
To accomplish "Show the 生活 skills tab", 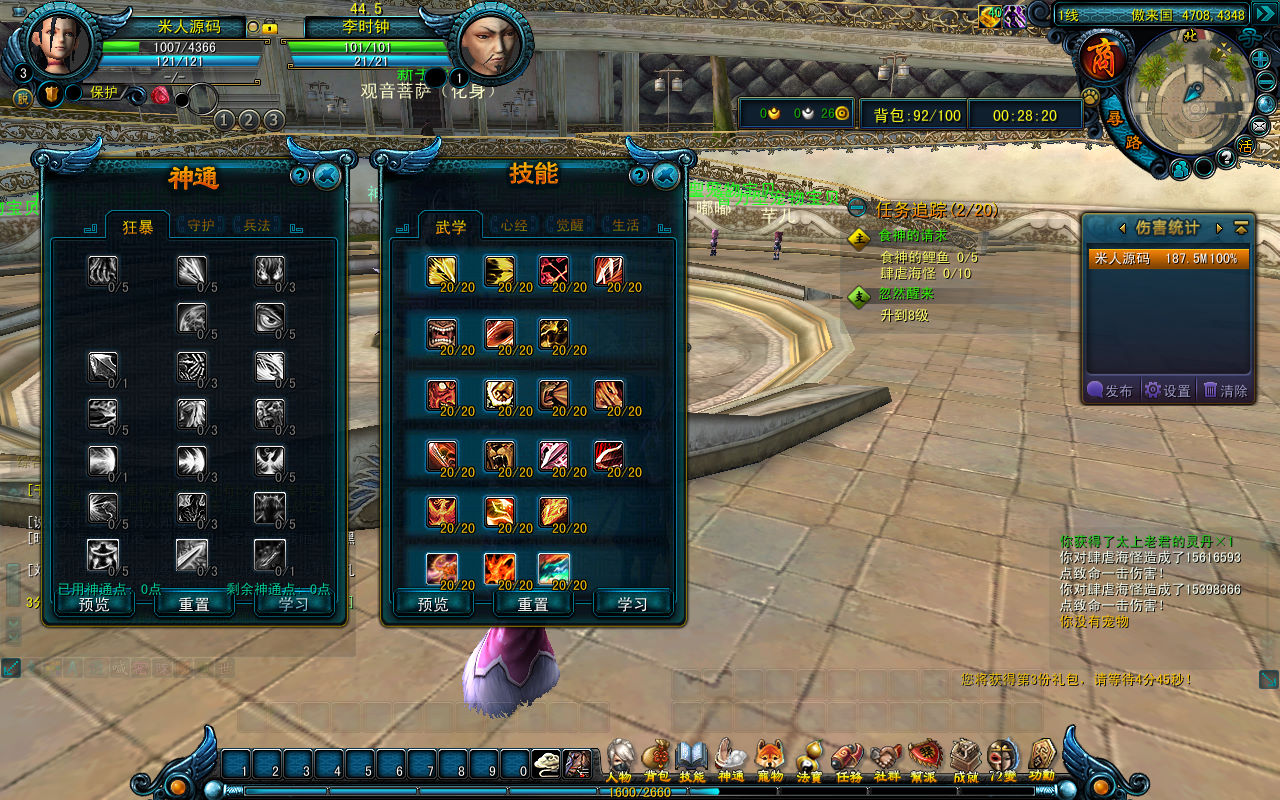I will click(626, 226).
